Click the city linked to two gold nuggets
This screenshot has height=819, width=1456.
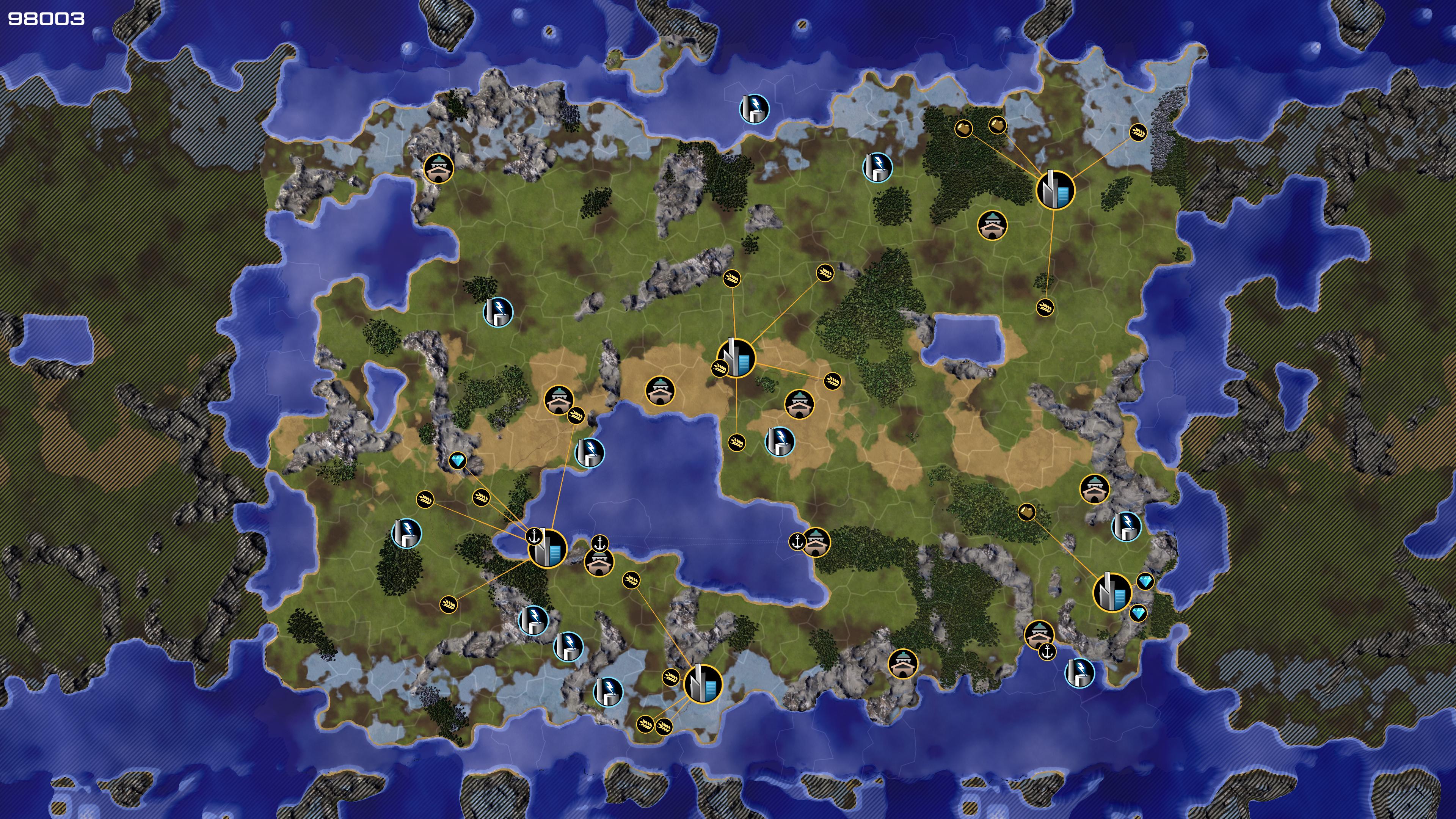[1055, 190]
